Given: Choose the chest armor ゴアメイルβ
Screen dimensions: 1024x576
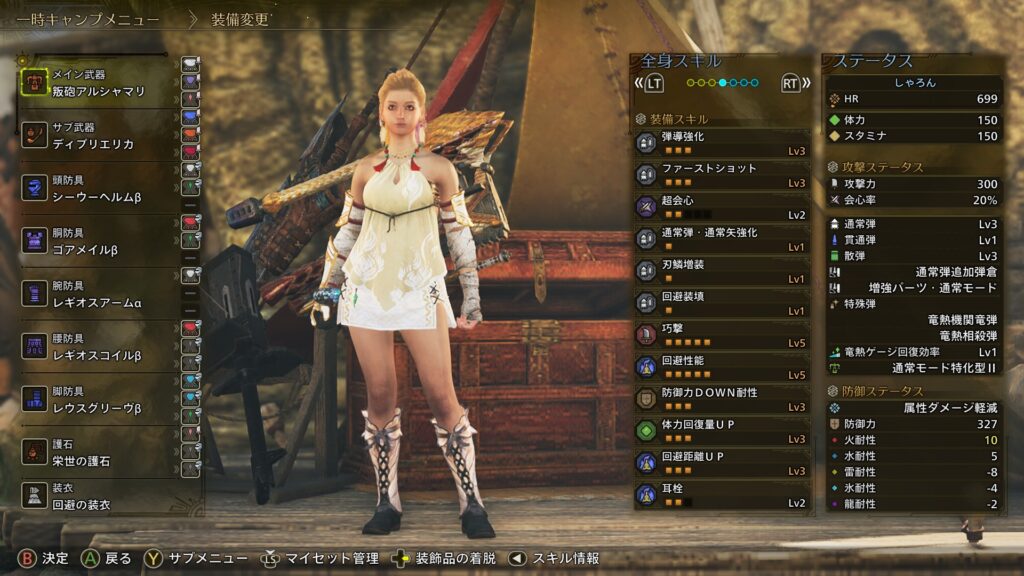Looking at the screenshot, I should (x=98, y=241).
